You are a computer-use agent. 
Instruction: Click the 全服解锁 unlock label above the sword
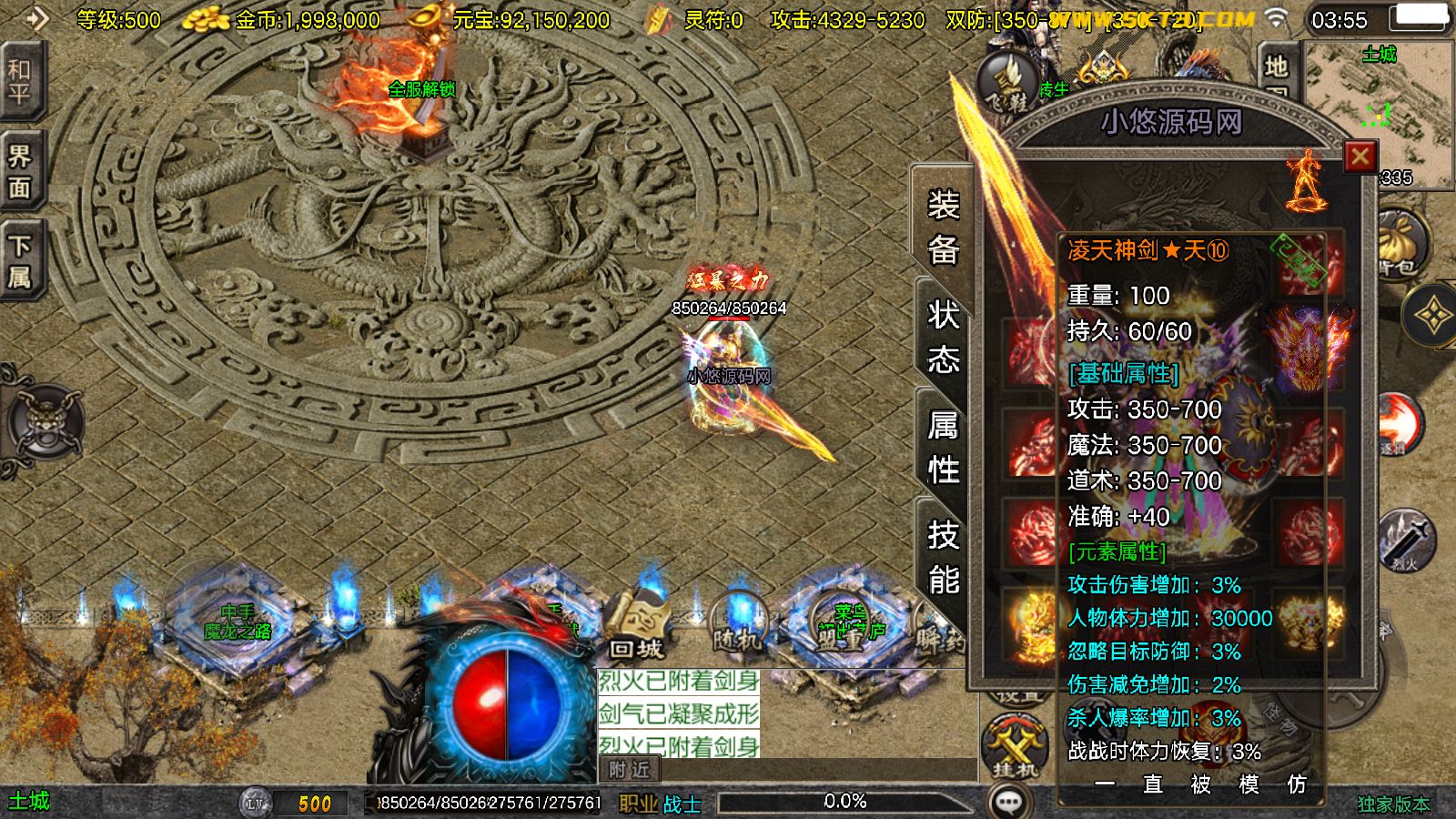[x=423, y=89]
